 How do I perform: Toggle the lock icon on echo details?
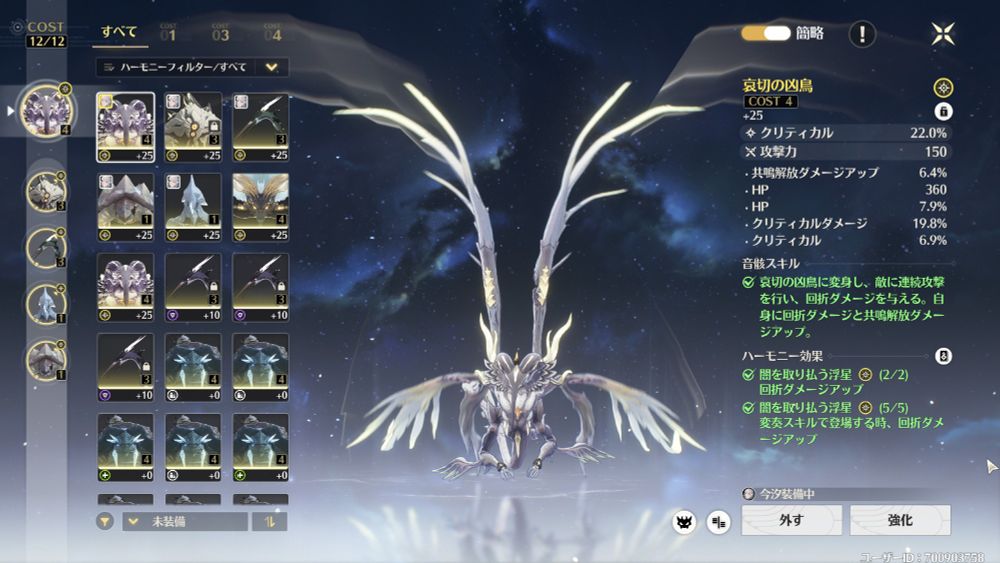pos(942,111)
